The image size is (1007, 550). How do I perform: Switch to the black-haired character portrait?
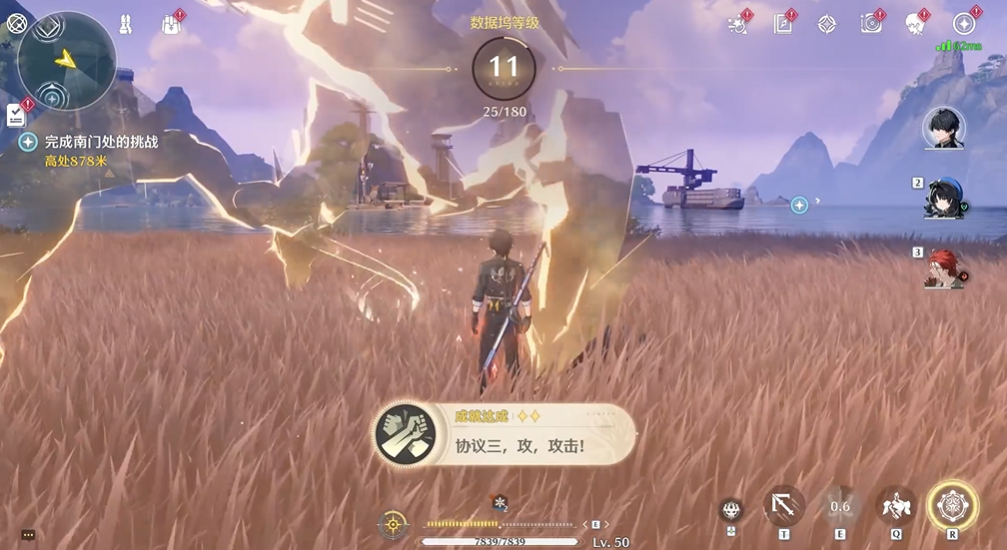tap(943, 129)
